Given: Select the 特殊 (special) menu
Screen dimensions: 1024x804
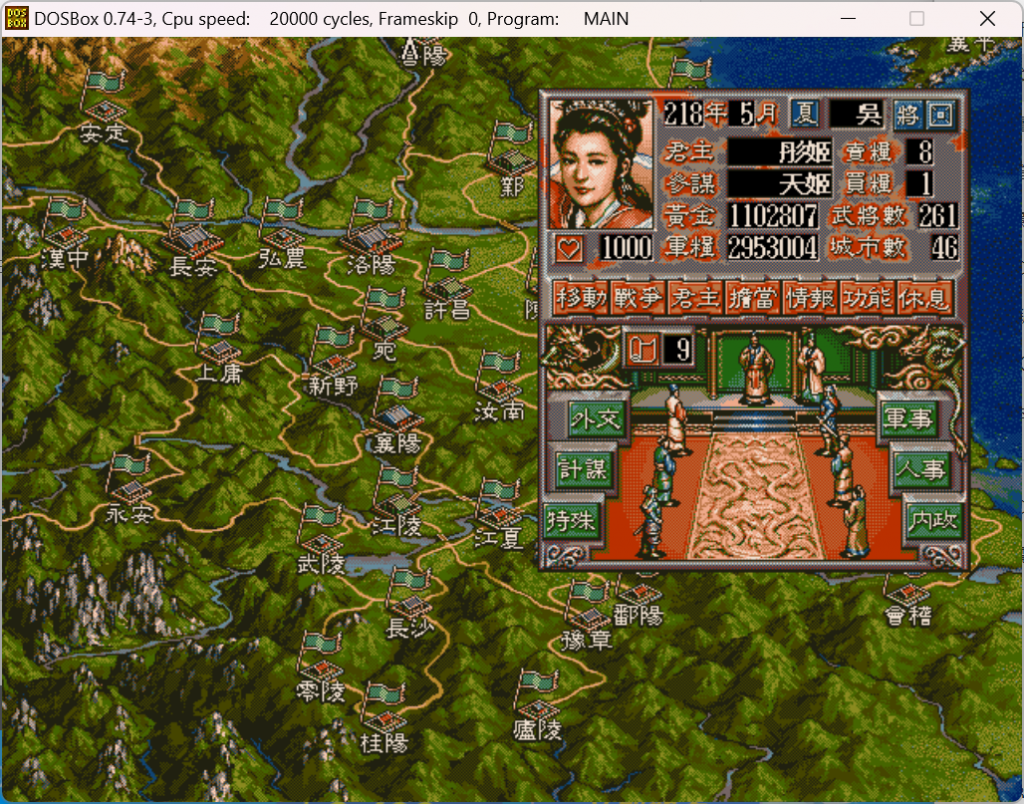Looking at the screenshot, I should pos(571,521).
